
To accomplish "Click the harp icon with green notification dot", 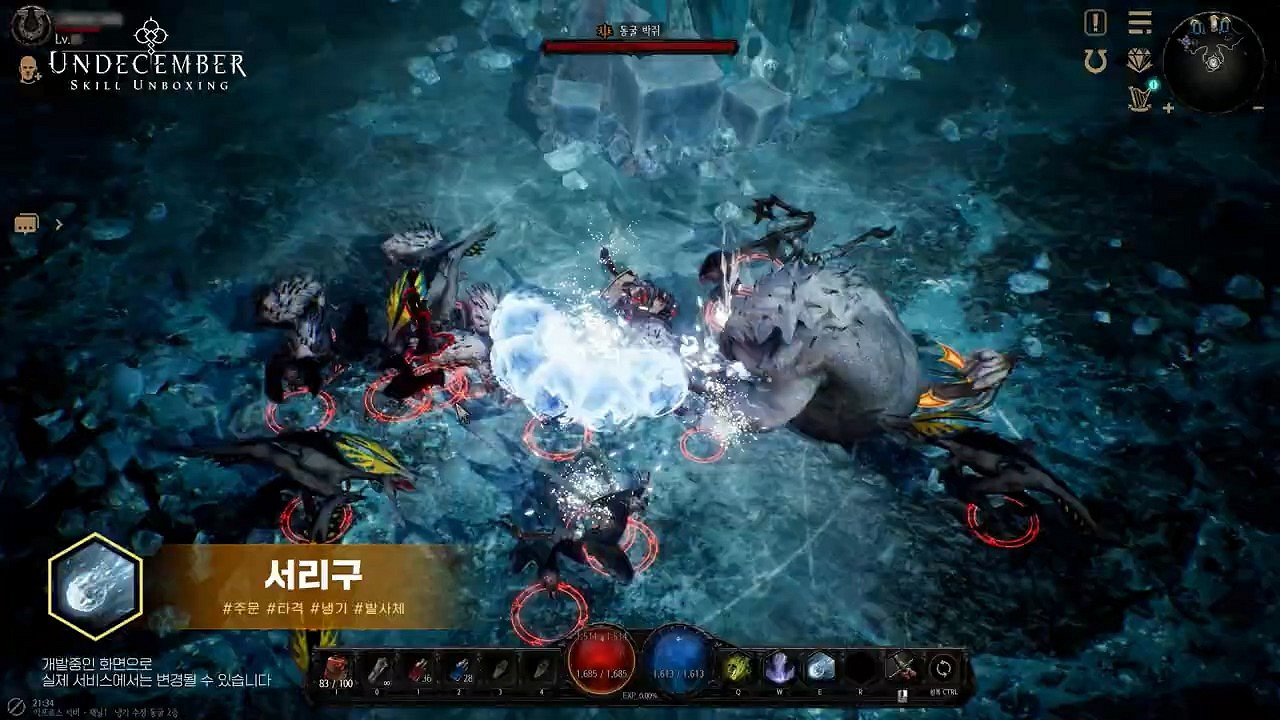I will click(x=1139, y=97).
